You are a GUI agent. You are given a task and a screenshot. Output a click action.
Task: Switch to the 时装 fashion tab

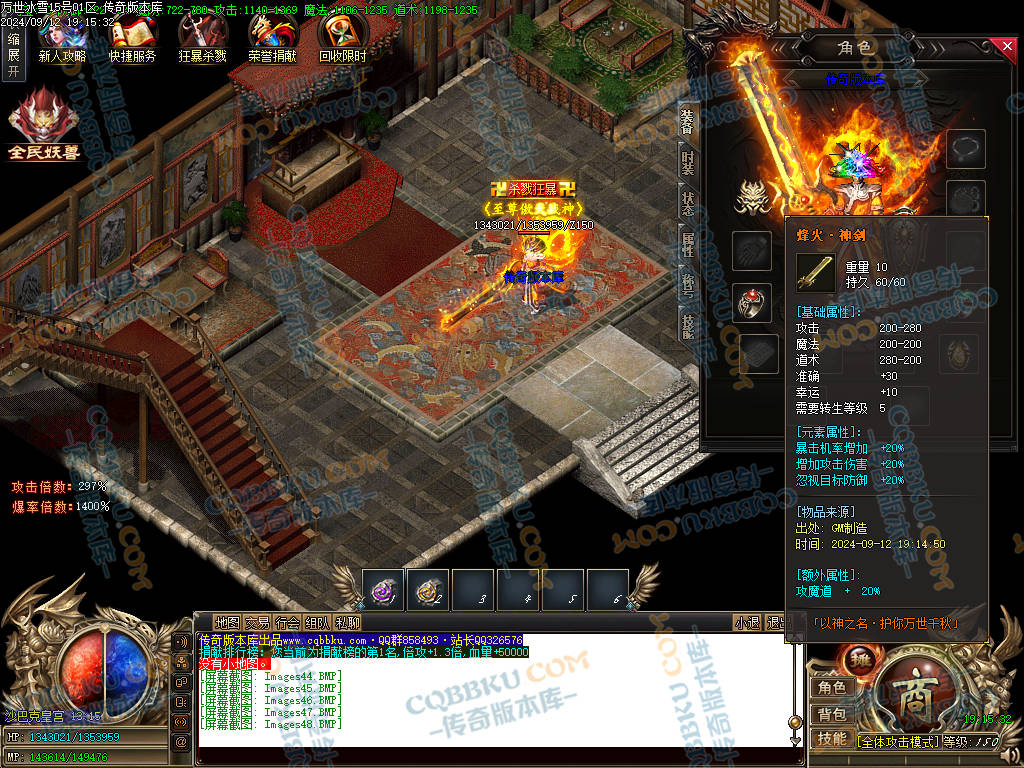click(x=688, y=163)
